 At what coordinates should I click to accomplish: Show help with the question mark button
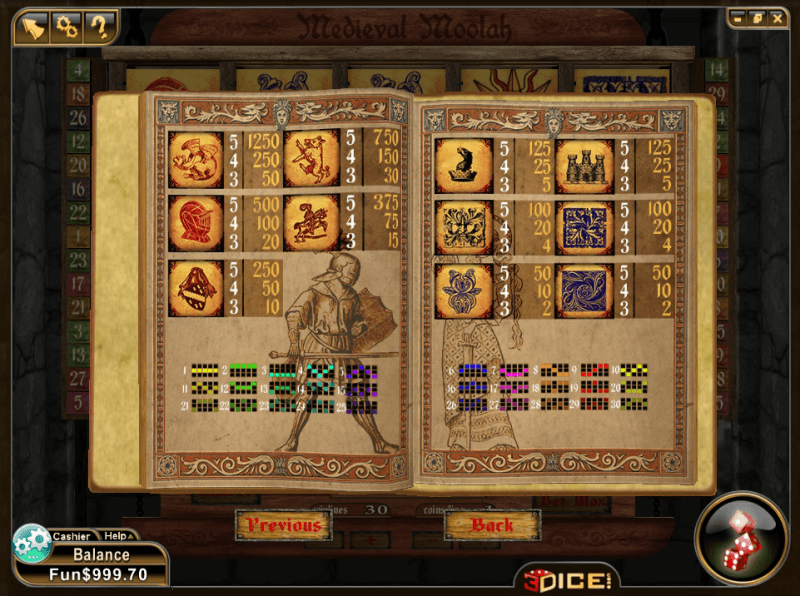pyautogui.click(x=98, y=27)
